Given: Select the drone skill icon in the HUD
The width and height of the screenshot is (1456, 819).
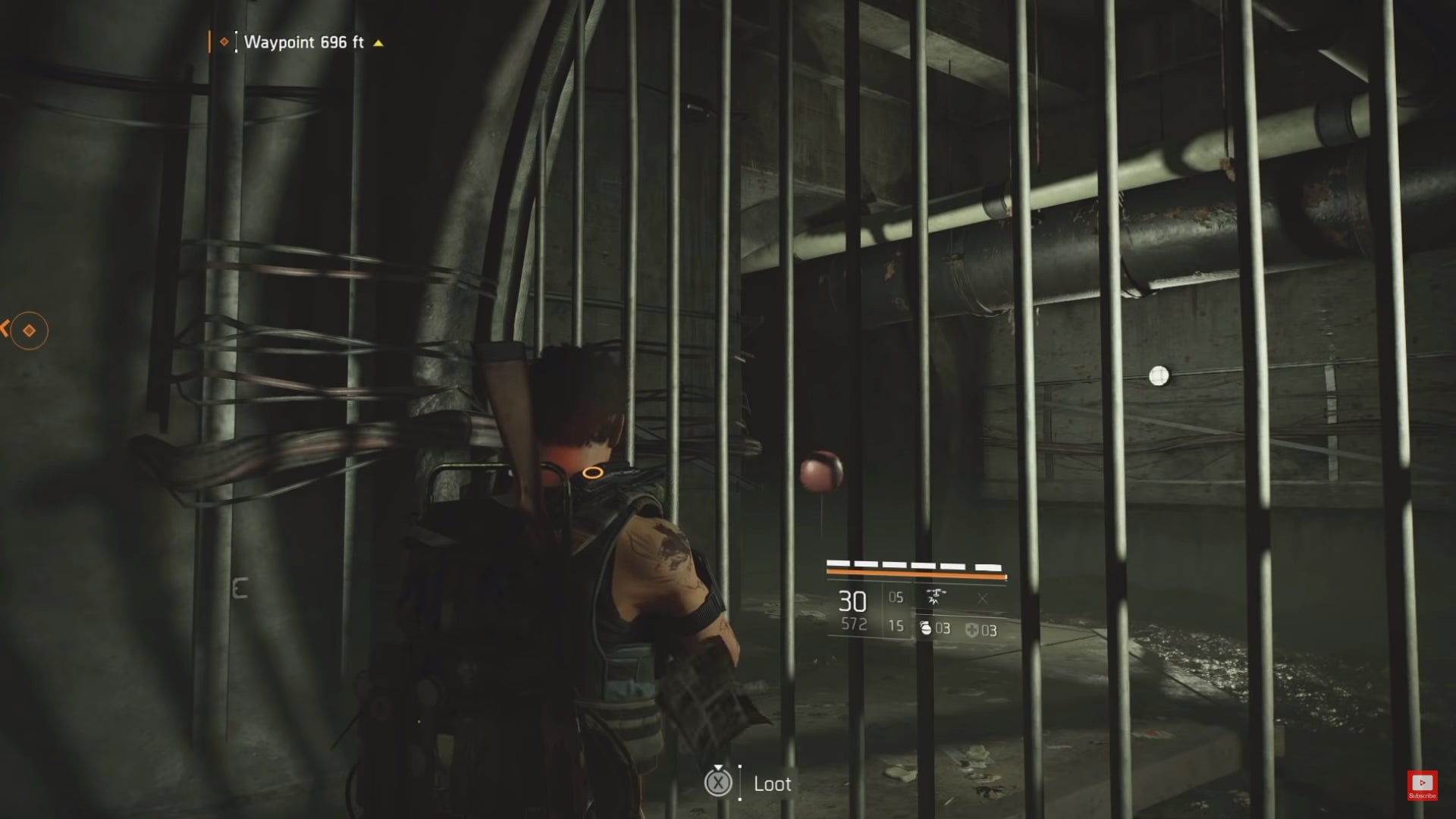Looking at the screenshot, I should tap(937, 597).
